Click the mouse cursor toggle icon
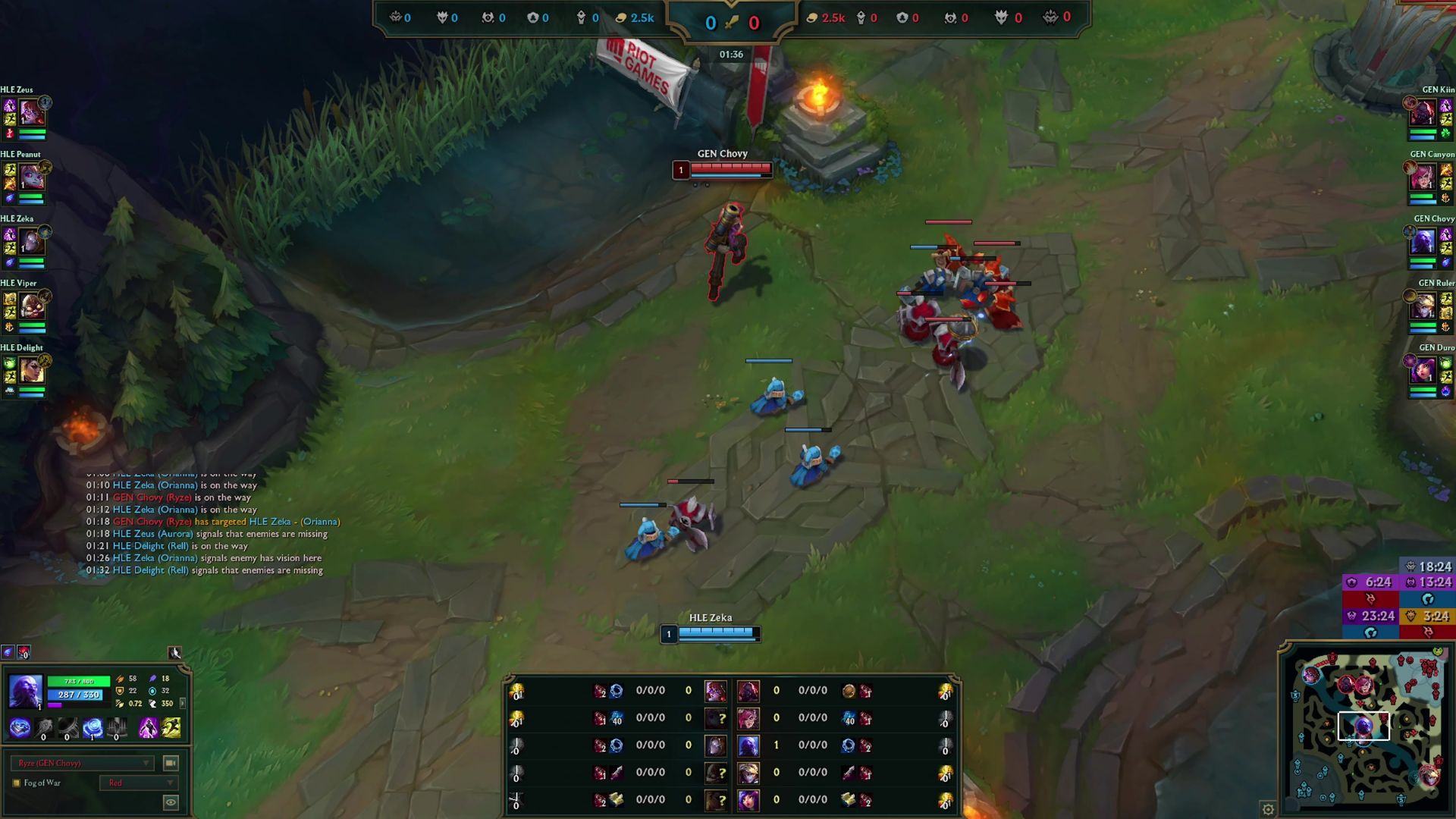 point(174,653)
